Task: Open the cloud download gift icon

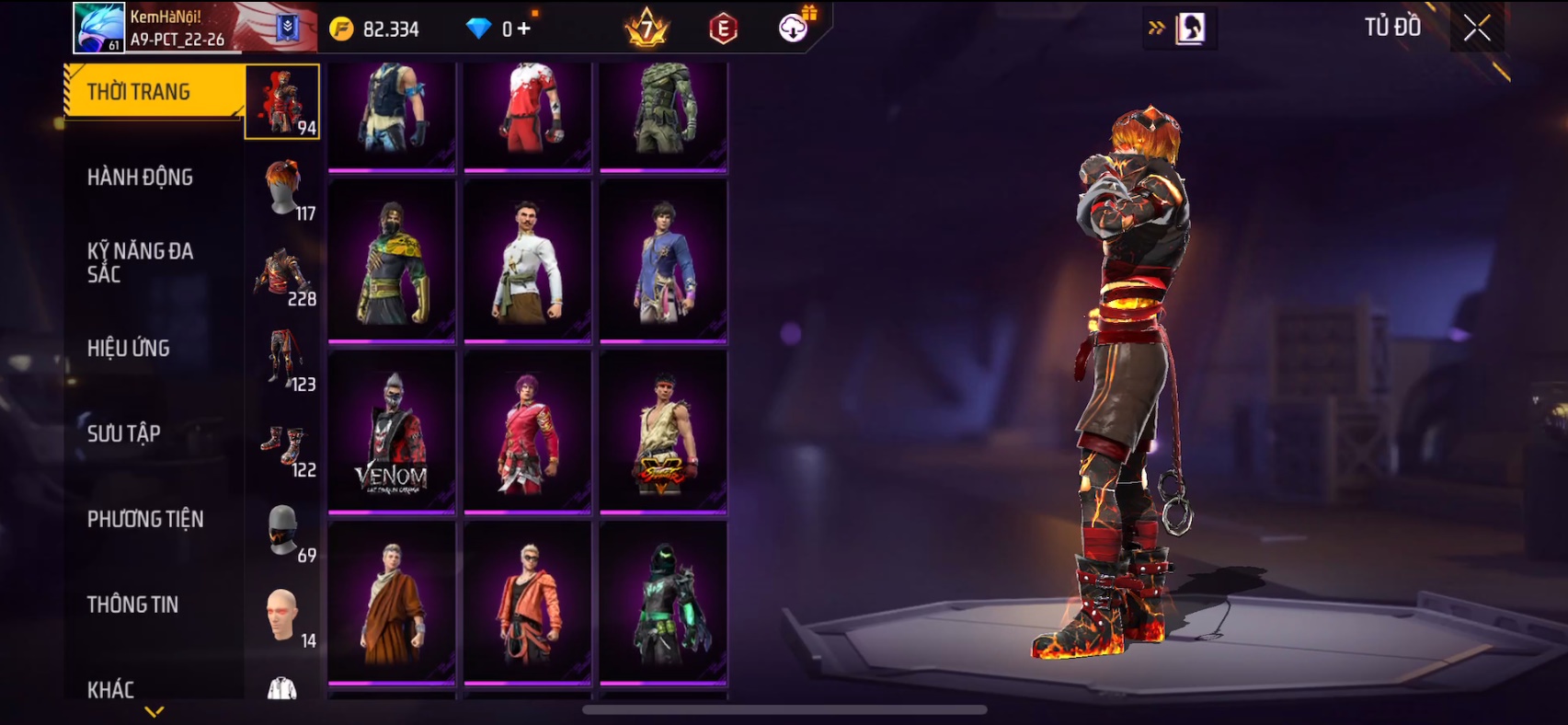Action: (x=794, y=28)
